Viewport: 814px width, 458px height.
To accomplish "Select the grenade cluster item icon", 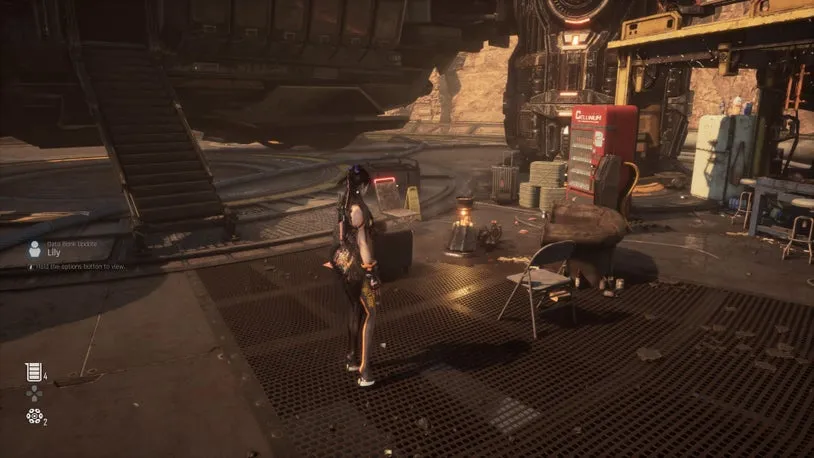I will point(34,416).
